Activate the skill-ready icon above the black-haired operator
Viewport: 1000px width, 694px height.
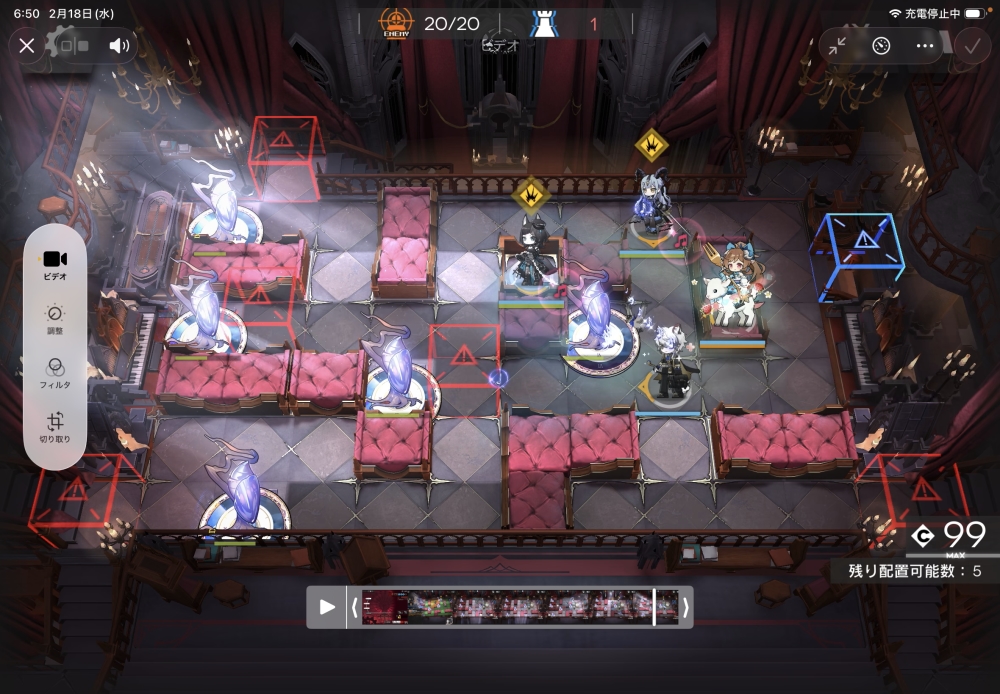[530, 192]
